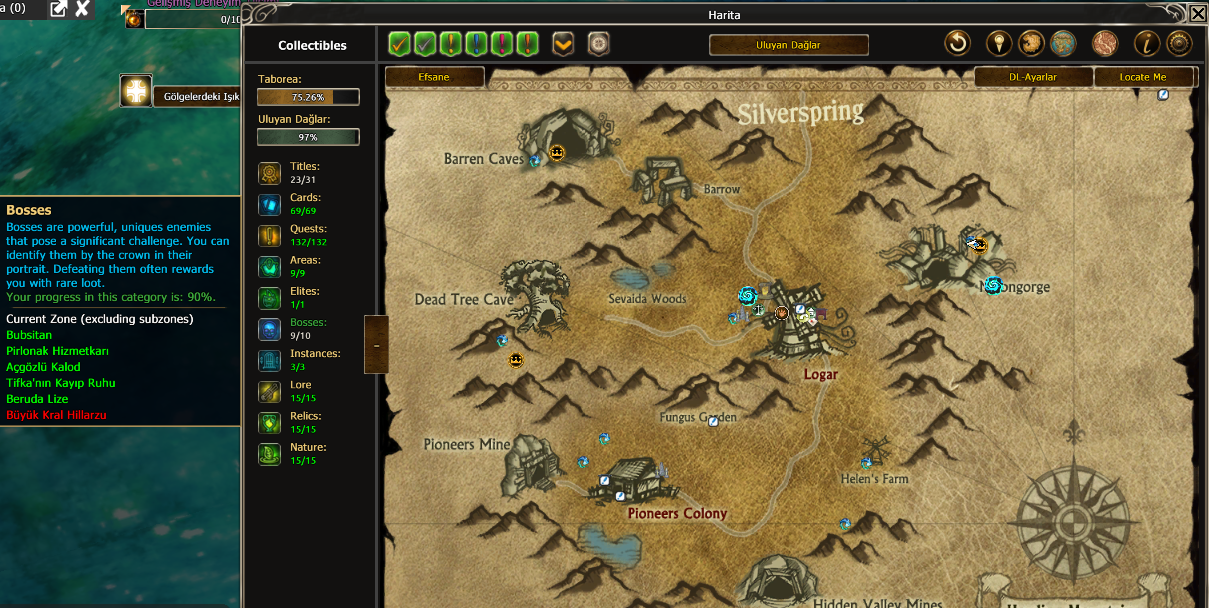Click the round refresh arrow button
The image size is (1209, 608).
tap(957, 43)
